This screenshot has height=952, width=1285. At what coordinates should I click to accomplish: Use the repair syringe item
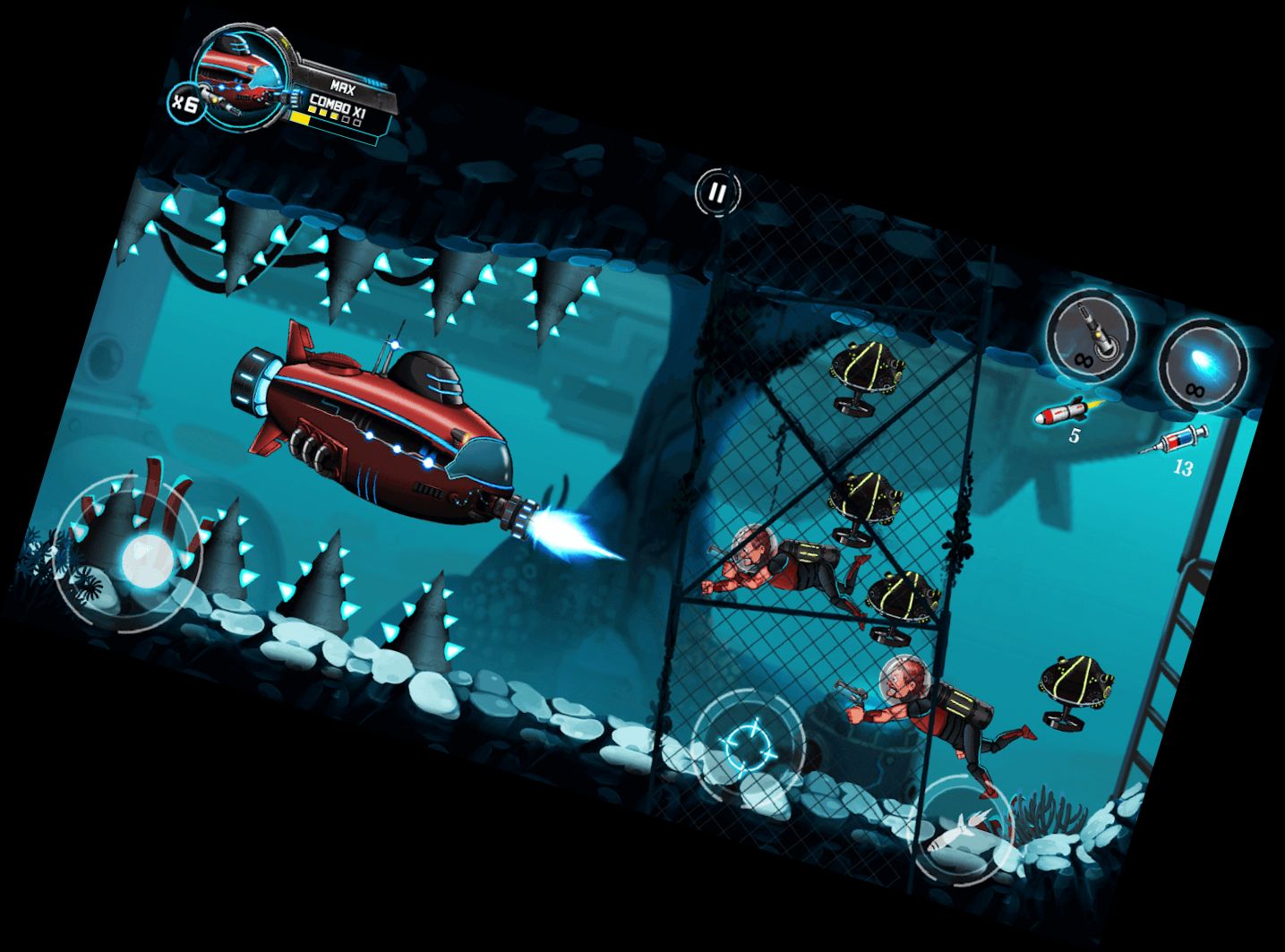point(1173,442)
